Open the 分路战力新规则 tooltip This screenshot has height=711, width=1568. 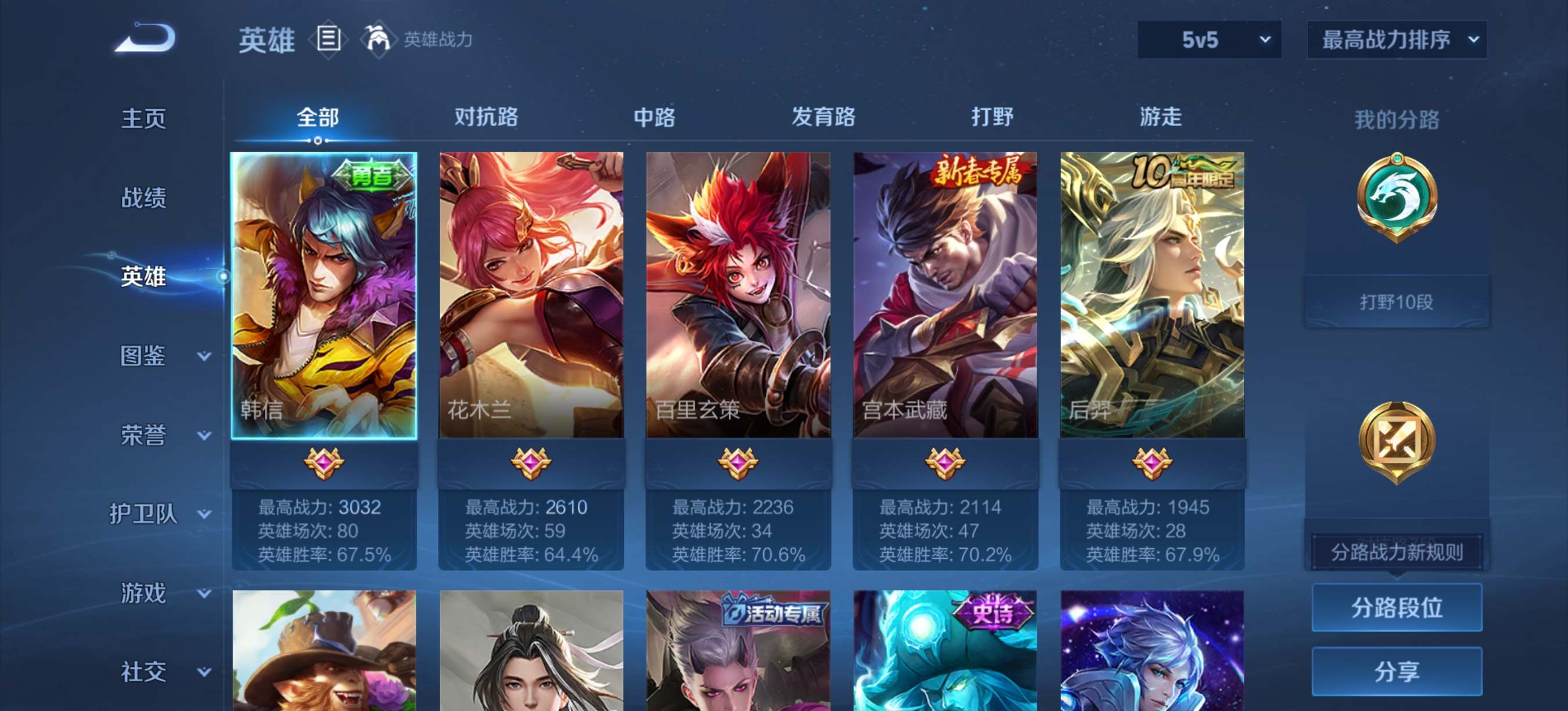coord(1397,551)
